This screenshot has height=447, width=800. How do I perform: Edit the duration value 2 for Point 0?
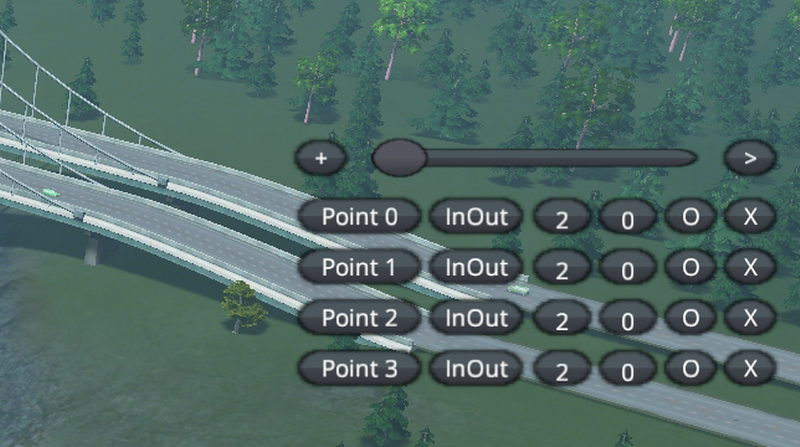pos(562,218)
